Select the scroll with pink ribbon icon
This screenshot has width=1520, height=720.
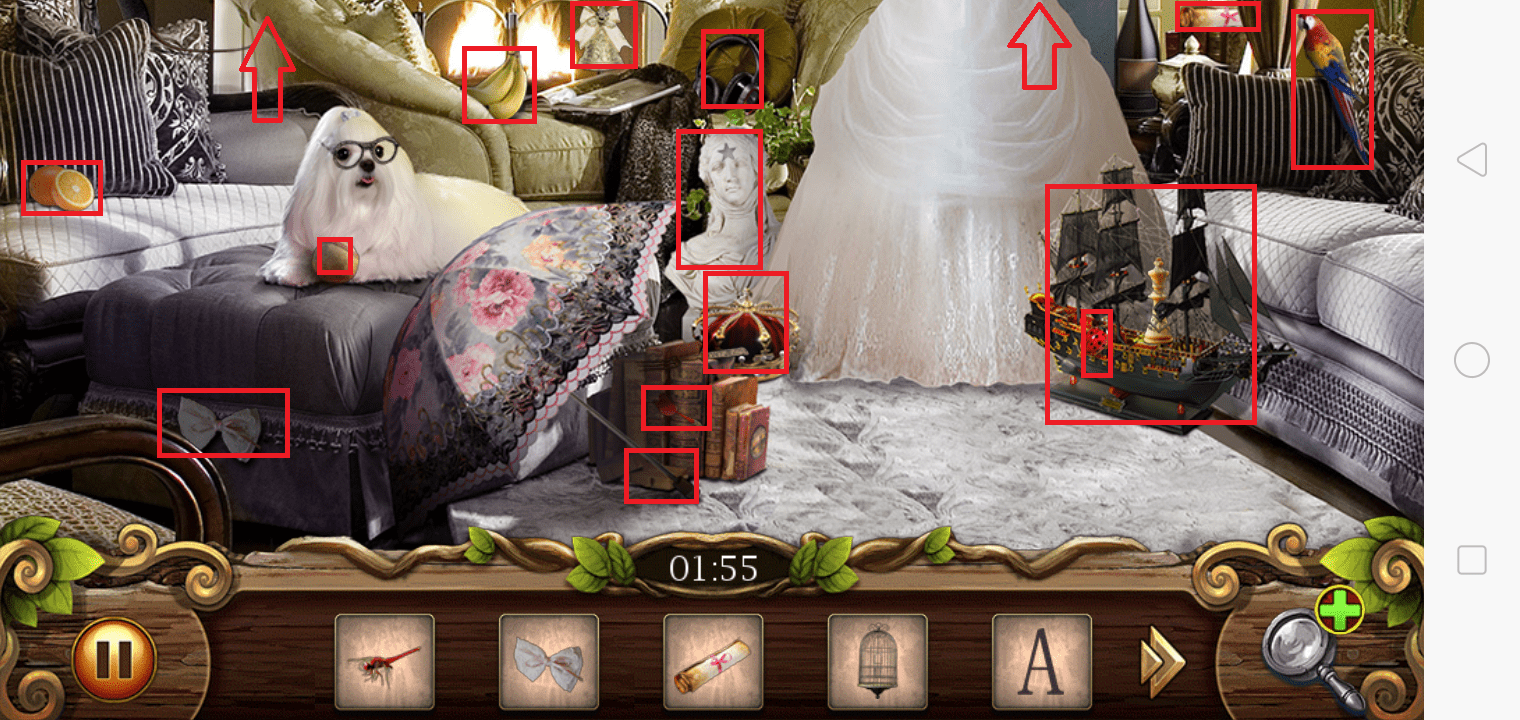coord(713,661)
